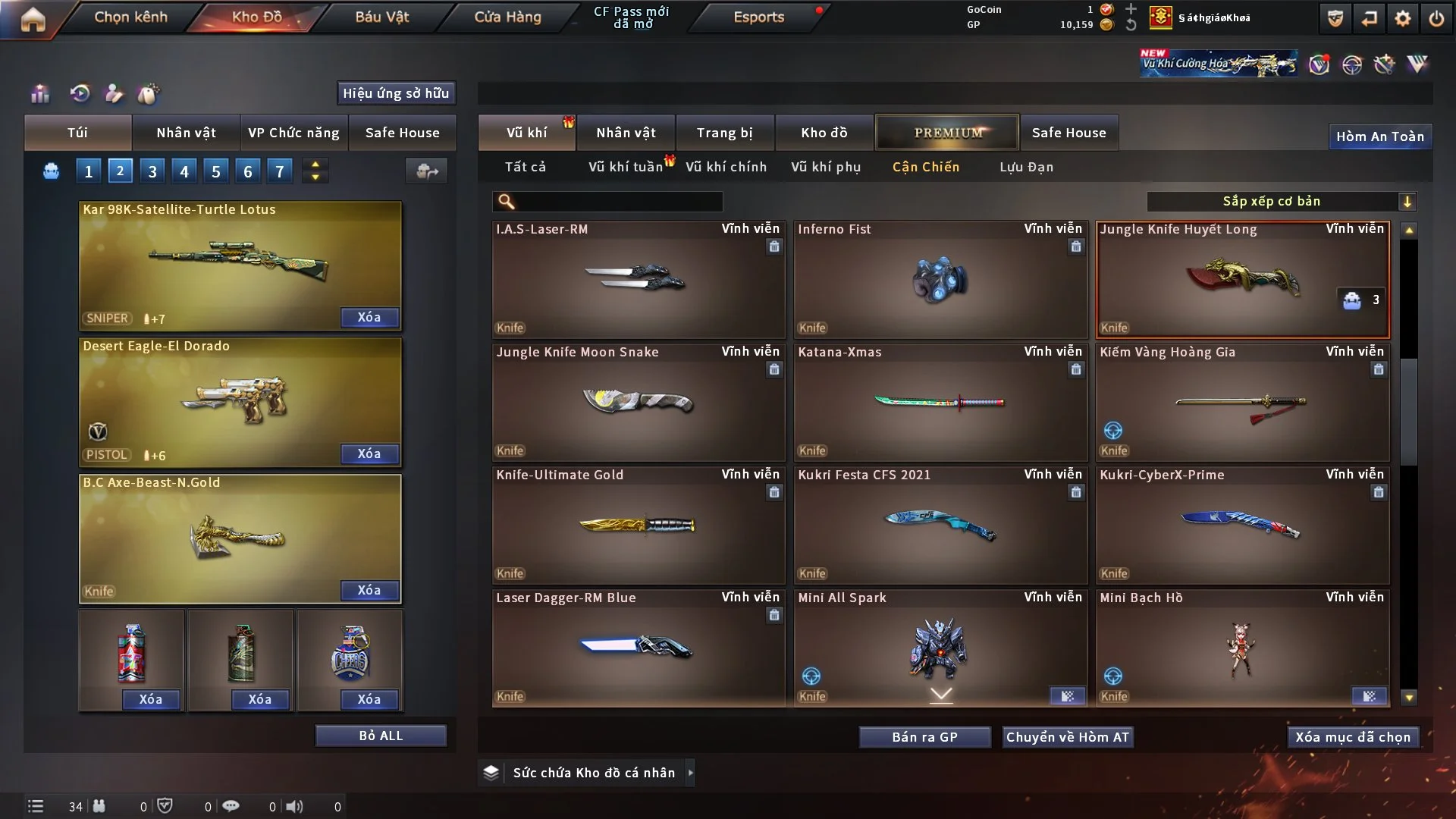The height and width of the screenshot is (819, 1456).
Task: Open the Esports section
Action: coord(758,17)
